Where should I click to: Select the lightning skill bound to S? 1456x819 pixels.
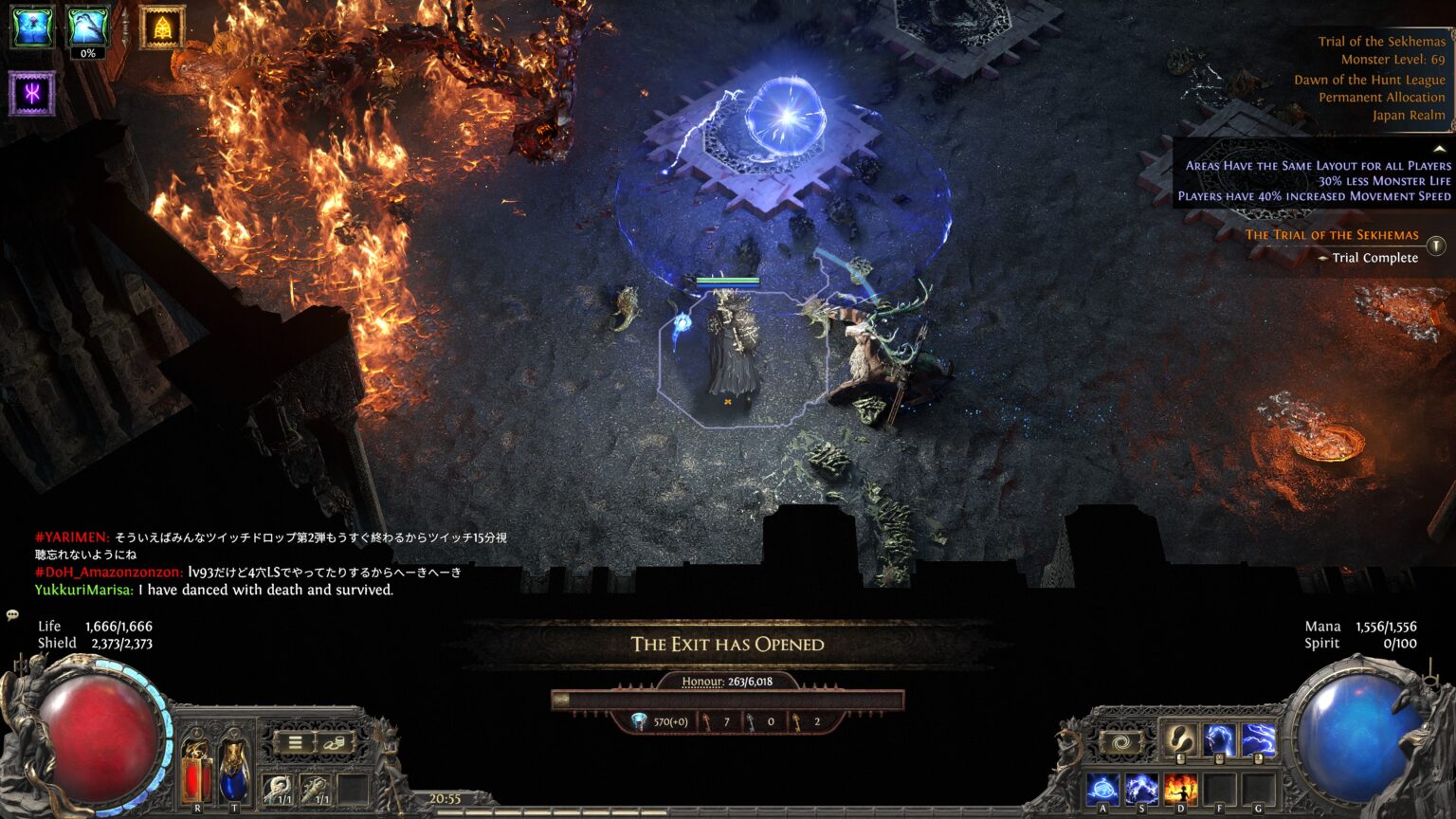(x=1141, y=787)
